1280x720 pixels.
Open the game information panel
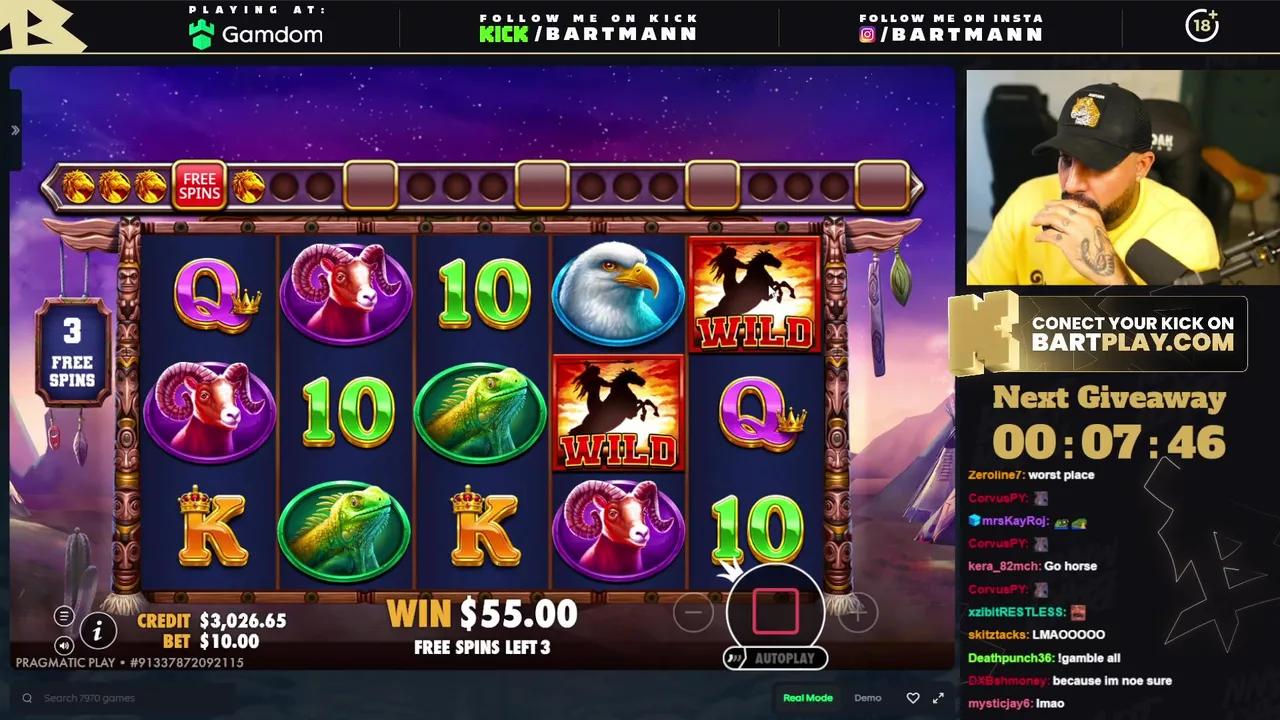pyautogui.click(x=97, y=631)
